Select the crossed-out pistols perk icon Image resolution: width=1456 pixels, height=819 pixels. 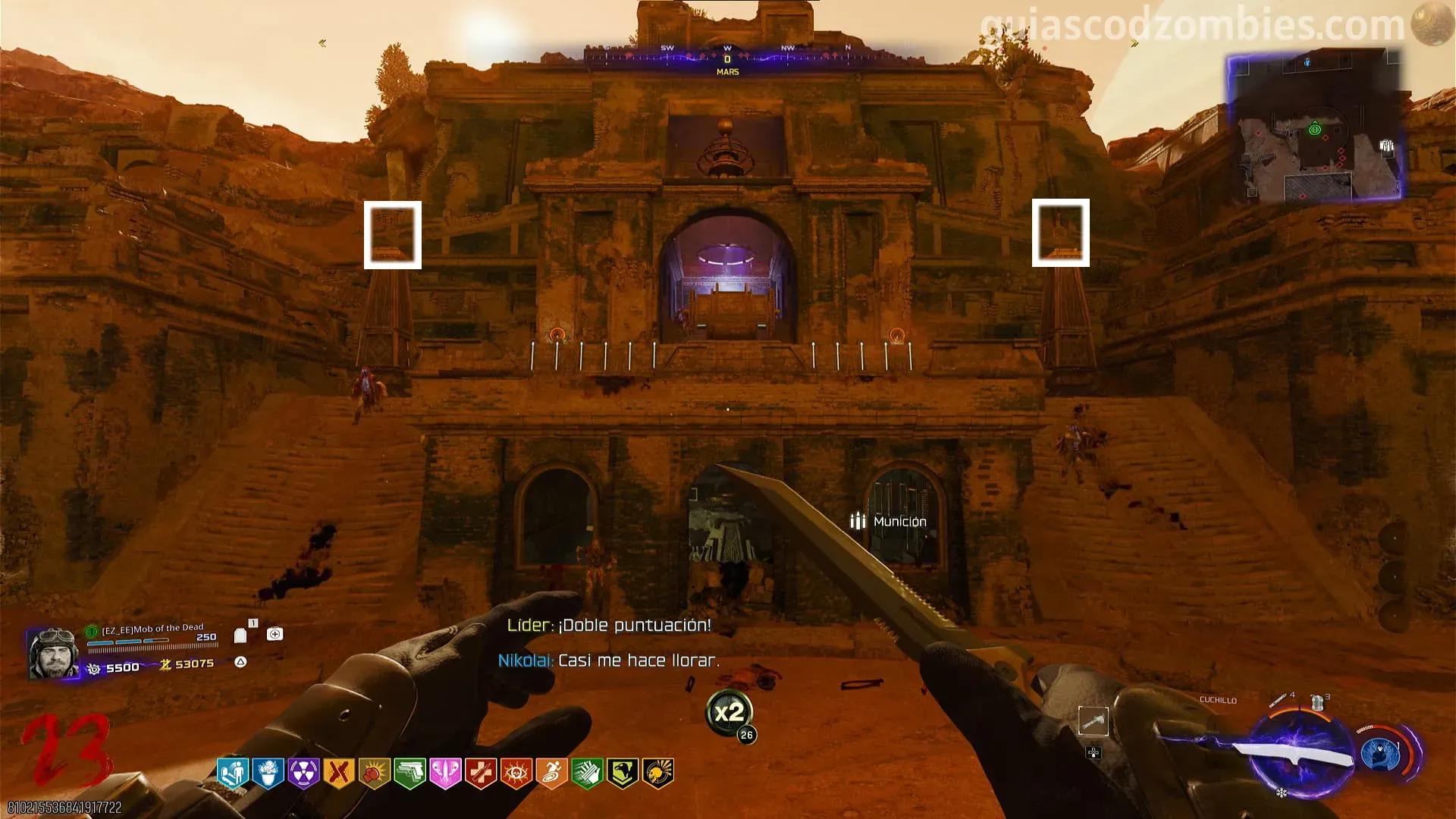338,773
